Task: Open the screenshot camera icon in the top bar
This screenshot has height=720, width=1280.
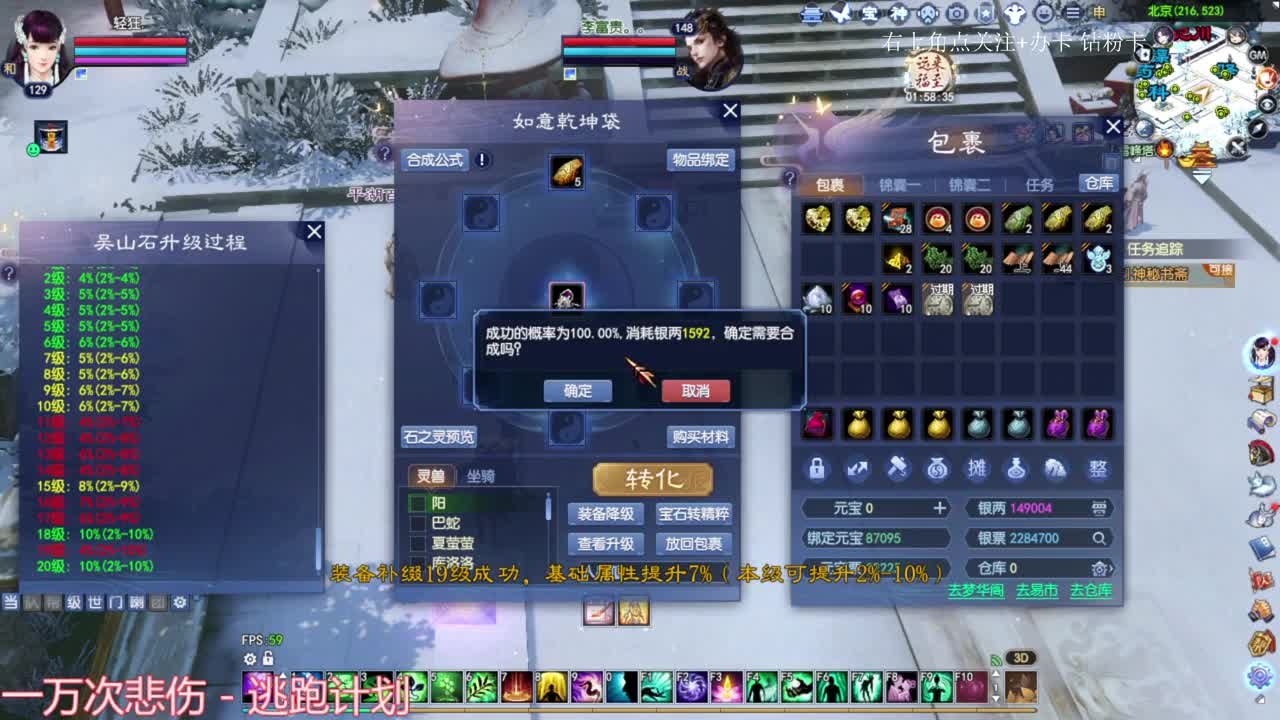Action: (x=957, y=13)
